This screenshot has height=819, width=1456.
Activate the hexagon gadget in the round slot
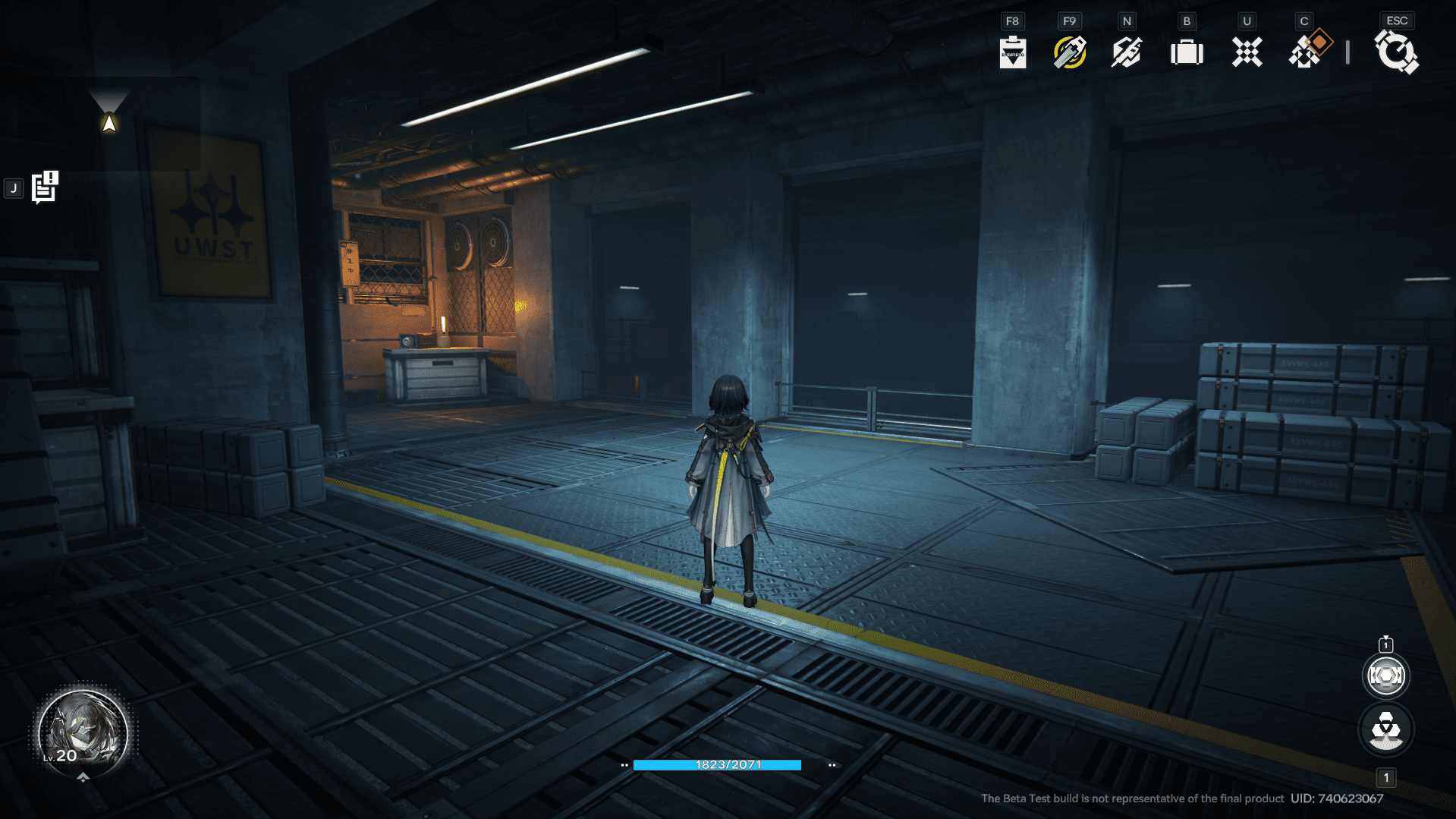pos(1385,676)
